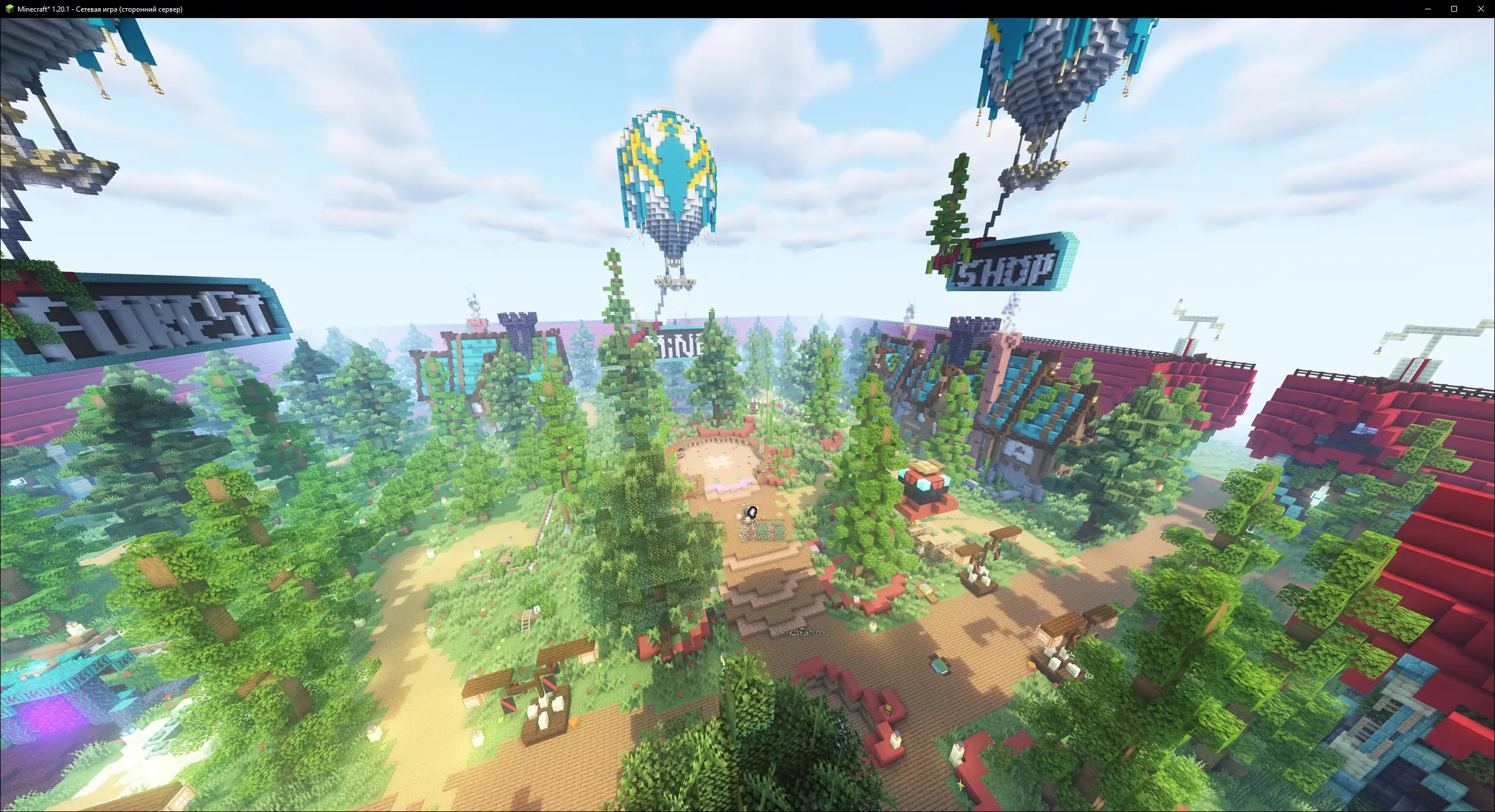Close the Minecraft window
1495x812 pixels.
(x=1480, y=9)
